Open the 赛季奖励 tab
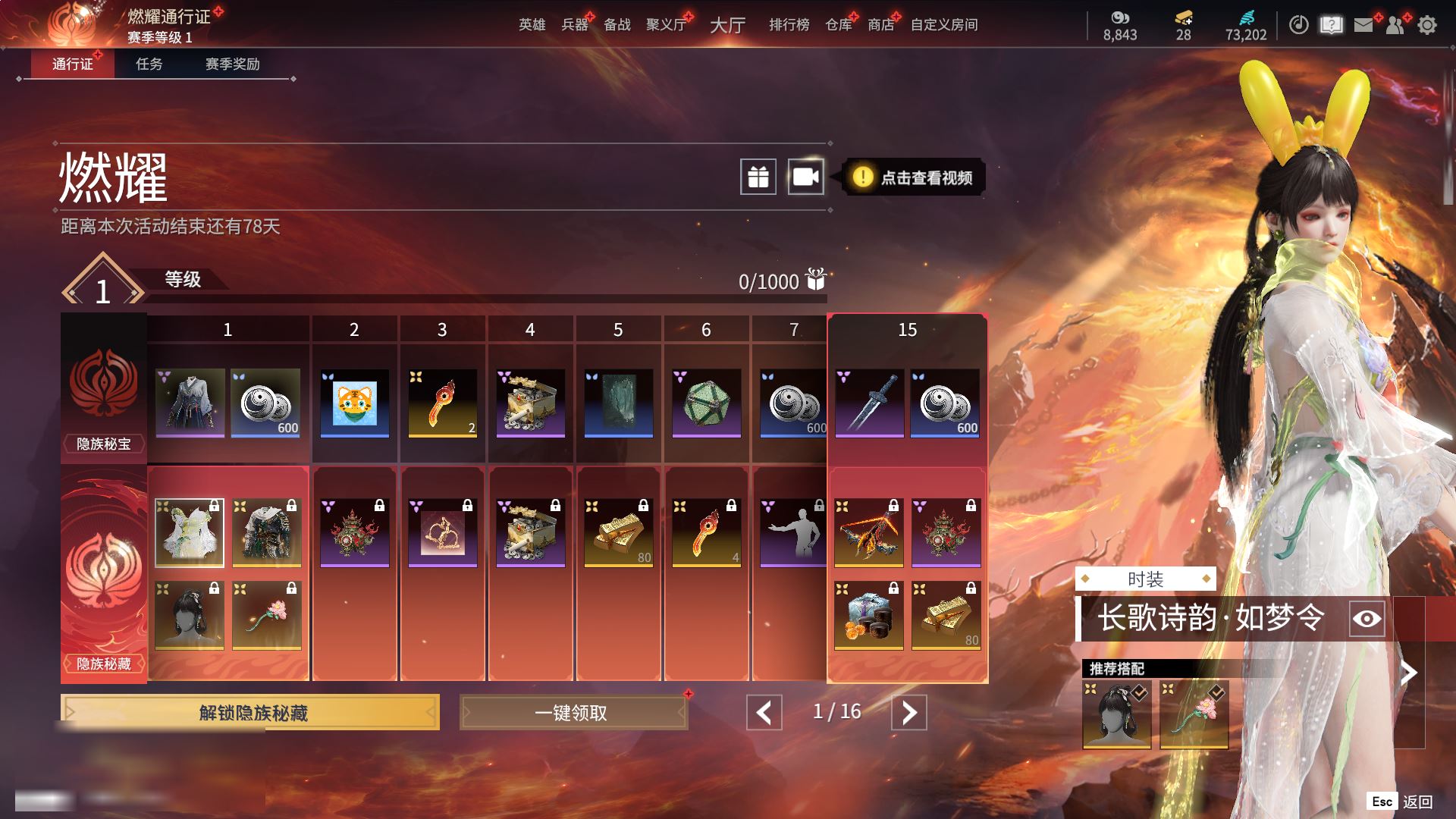 [232, 64]
